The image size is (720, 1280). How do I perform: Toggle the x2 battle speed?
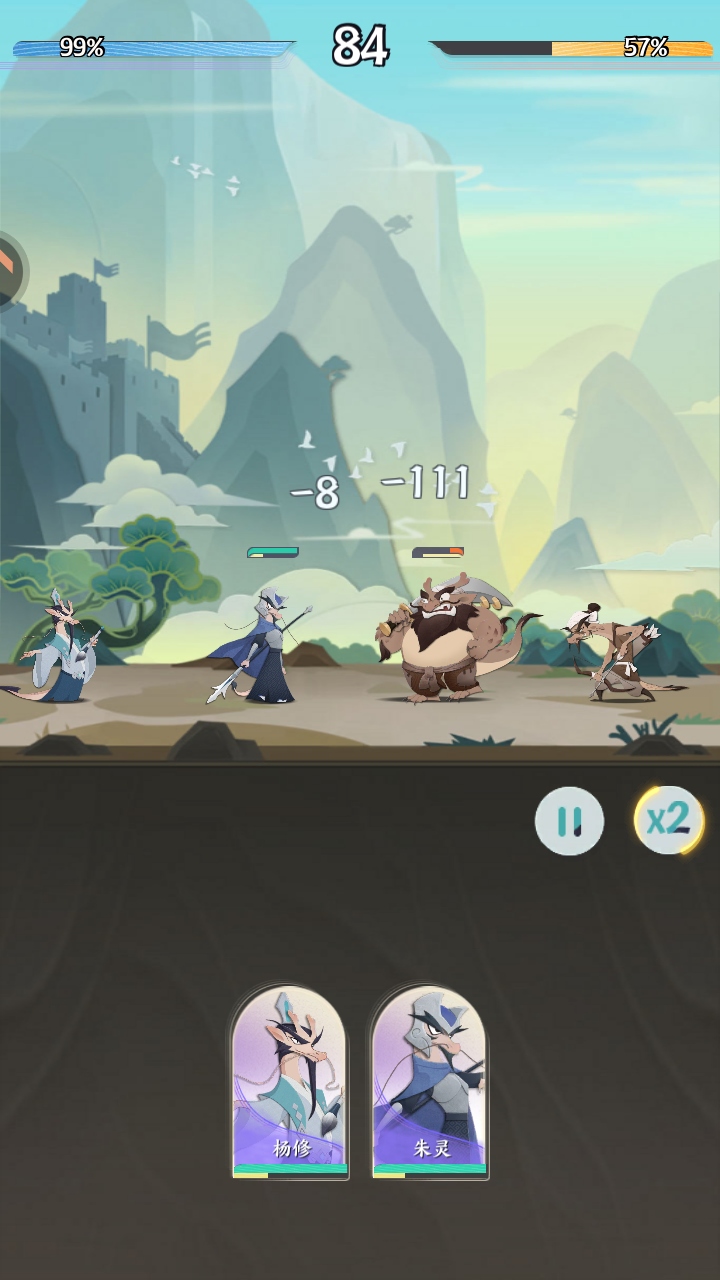coord(669,820)
